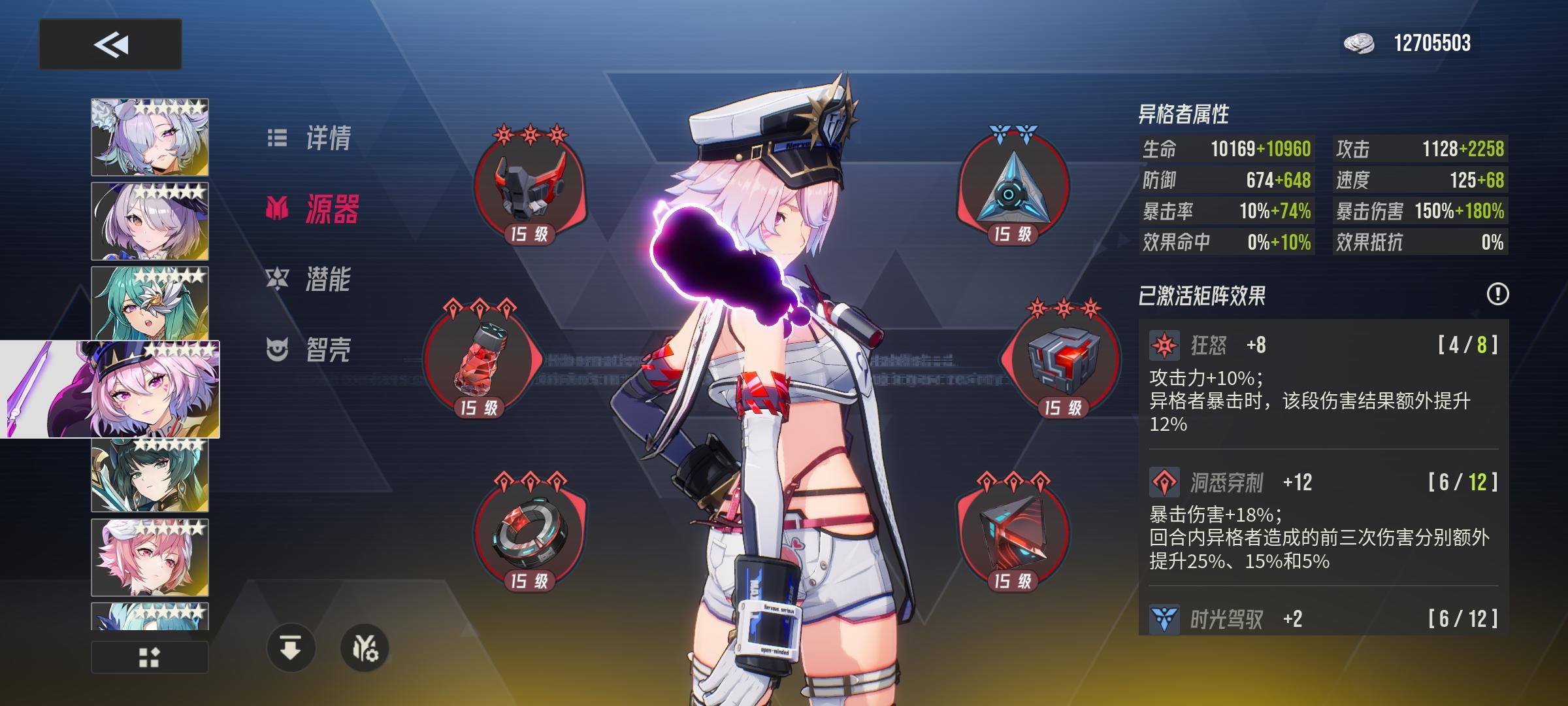
Task: Click the 时光驾驭 matrix effect icon
Action: (1166, 617)
